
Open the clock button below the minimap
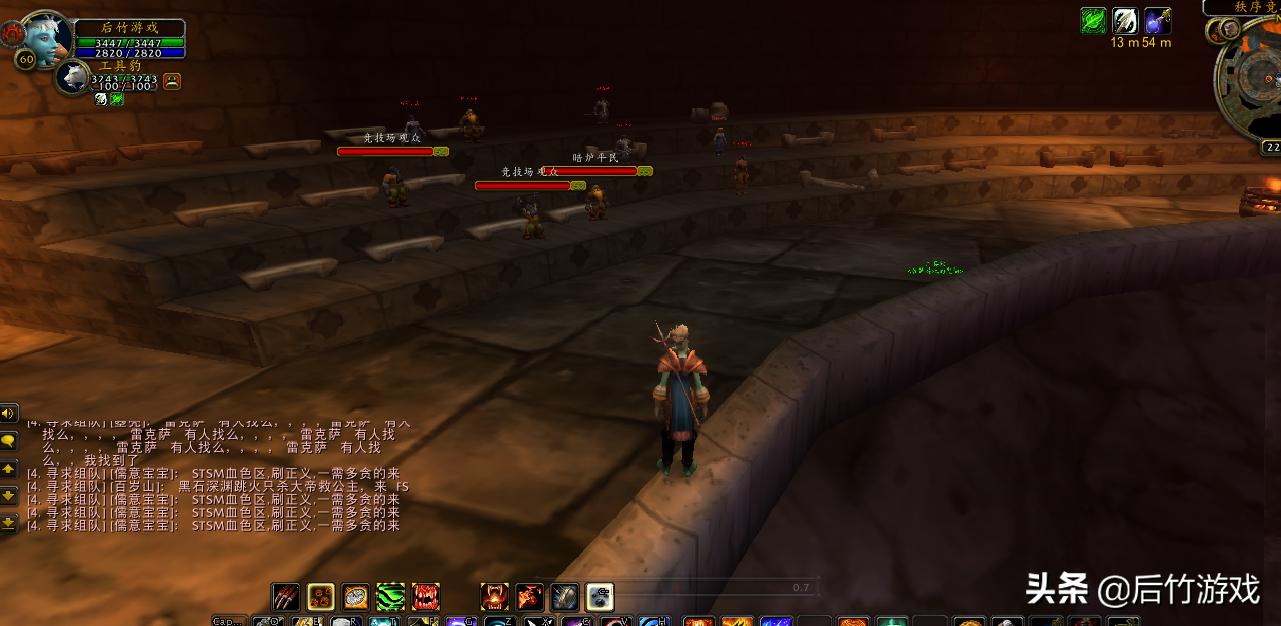click(1271, 147)
